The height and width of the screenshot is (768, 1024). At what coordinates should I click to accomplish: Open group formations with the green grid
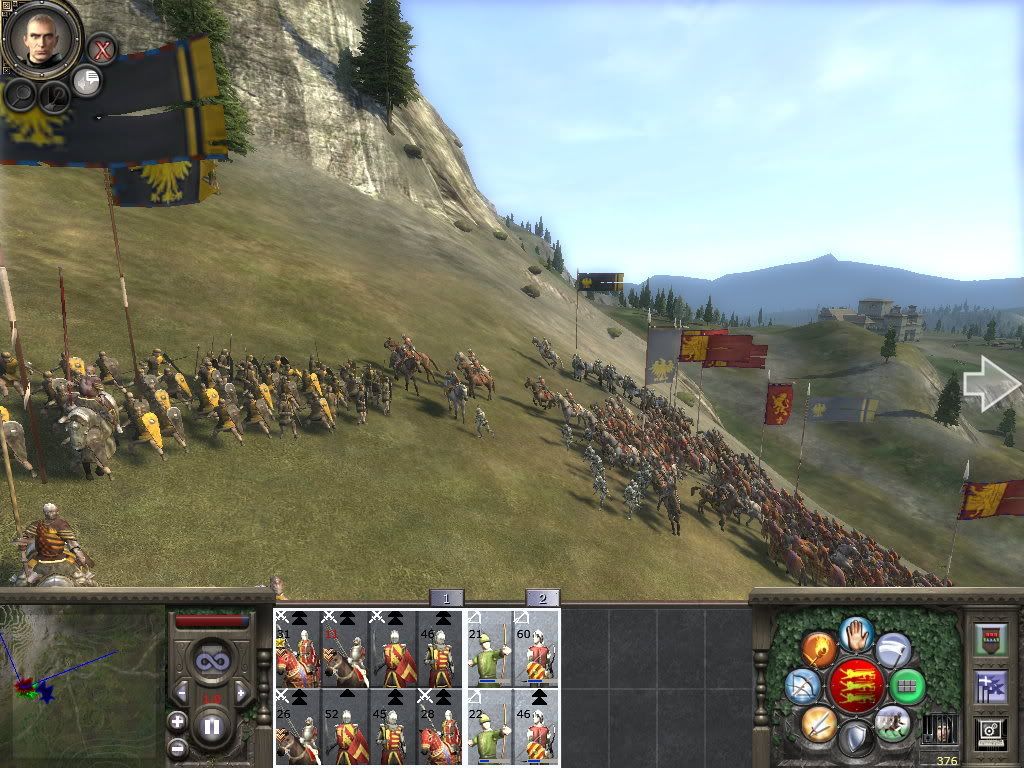click(908, 686)
